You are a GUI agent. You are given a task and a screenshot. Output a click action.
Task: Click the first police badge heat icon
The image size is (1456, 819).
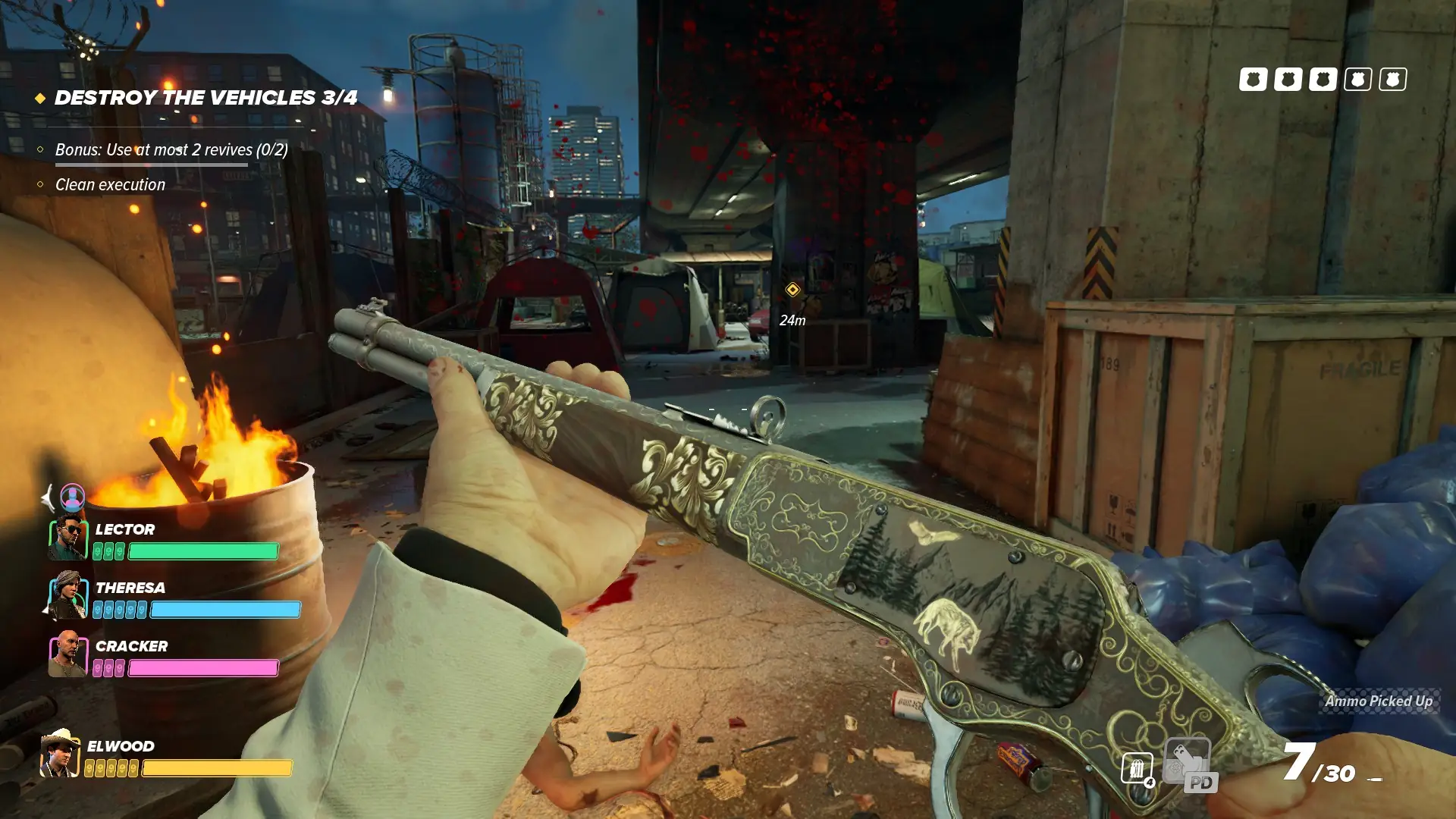pos(1253,79)
